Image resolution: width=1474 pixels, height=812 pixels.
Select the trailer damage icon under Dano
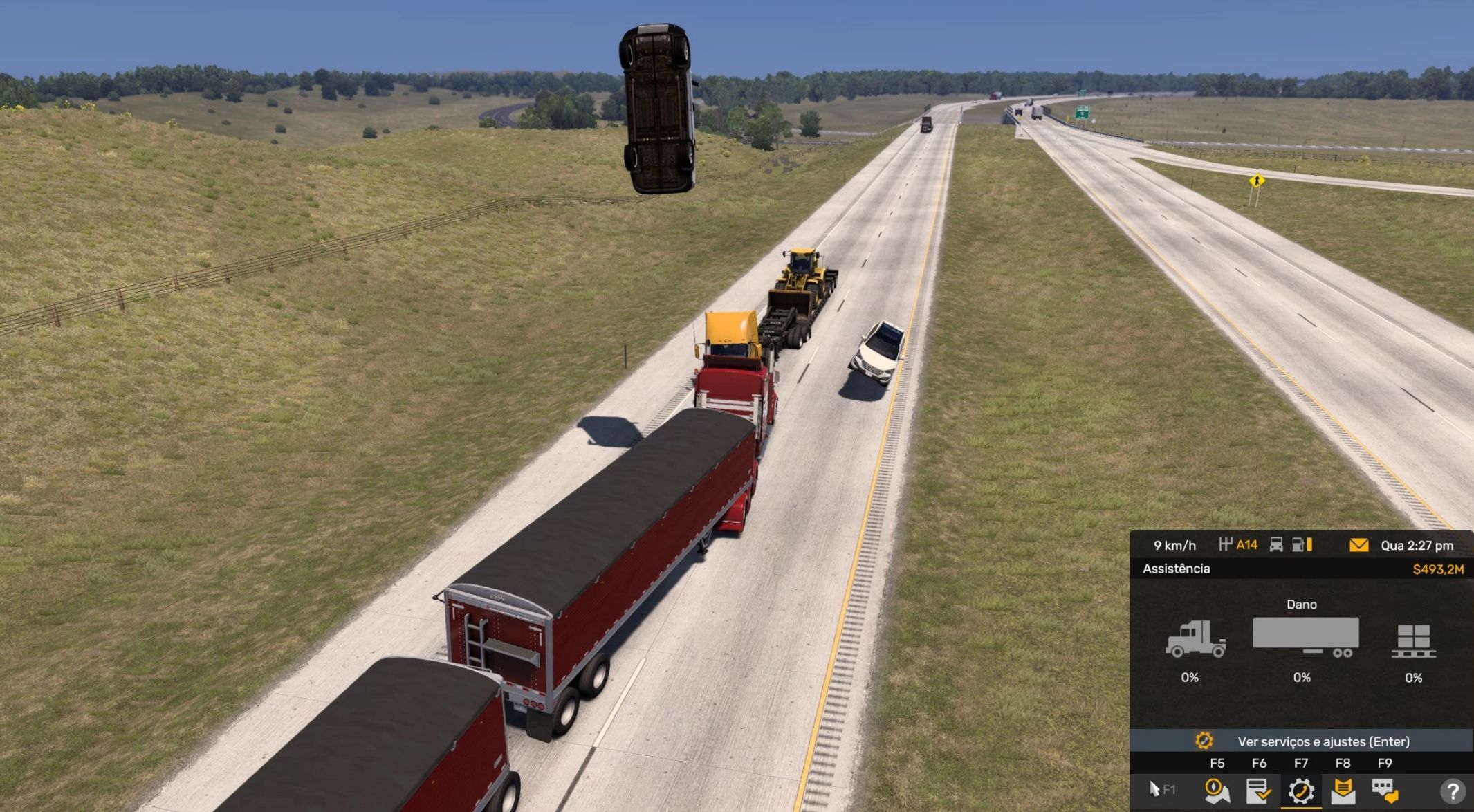(x=1305, y=635)
